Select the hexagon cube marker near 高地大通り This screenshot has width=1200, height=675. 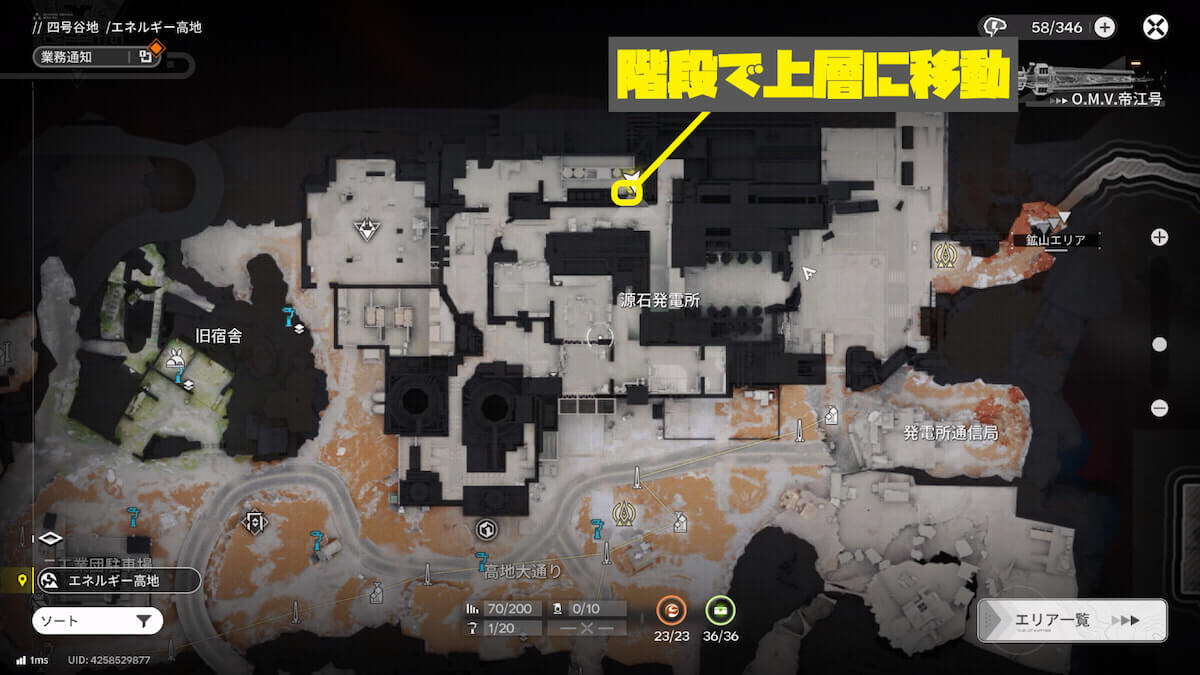point(487,530)
